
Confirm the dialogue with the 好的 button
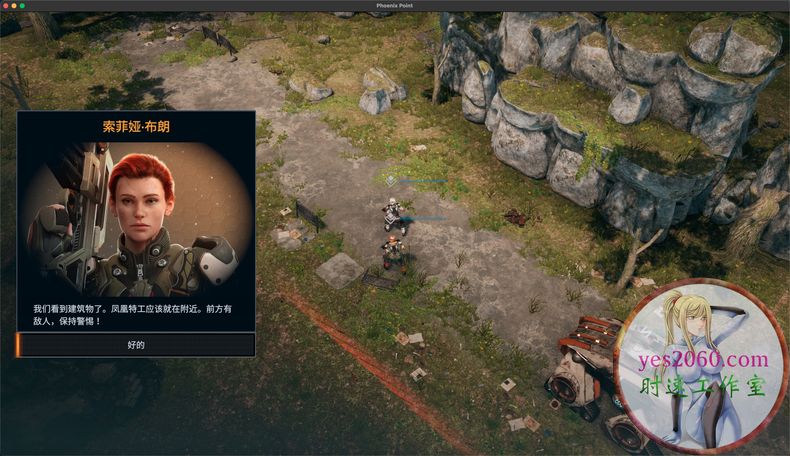136,345
